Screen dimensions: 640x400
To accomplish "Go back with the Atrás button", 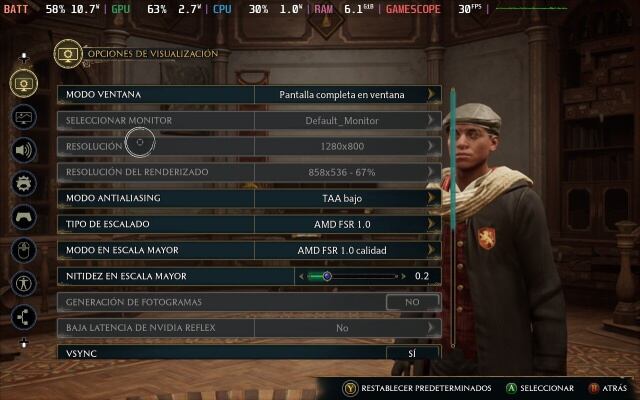I will (x=608, y=387).
